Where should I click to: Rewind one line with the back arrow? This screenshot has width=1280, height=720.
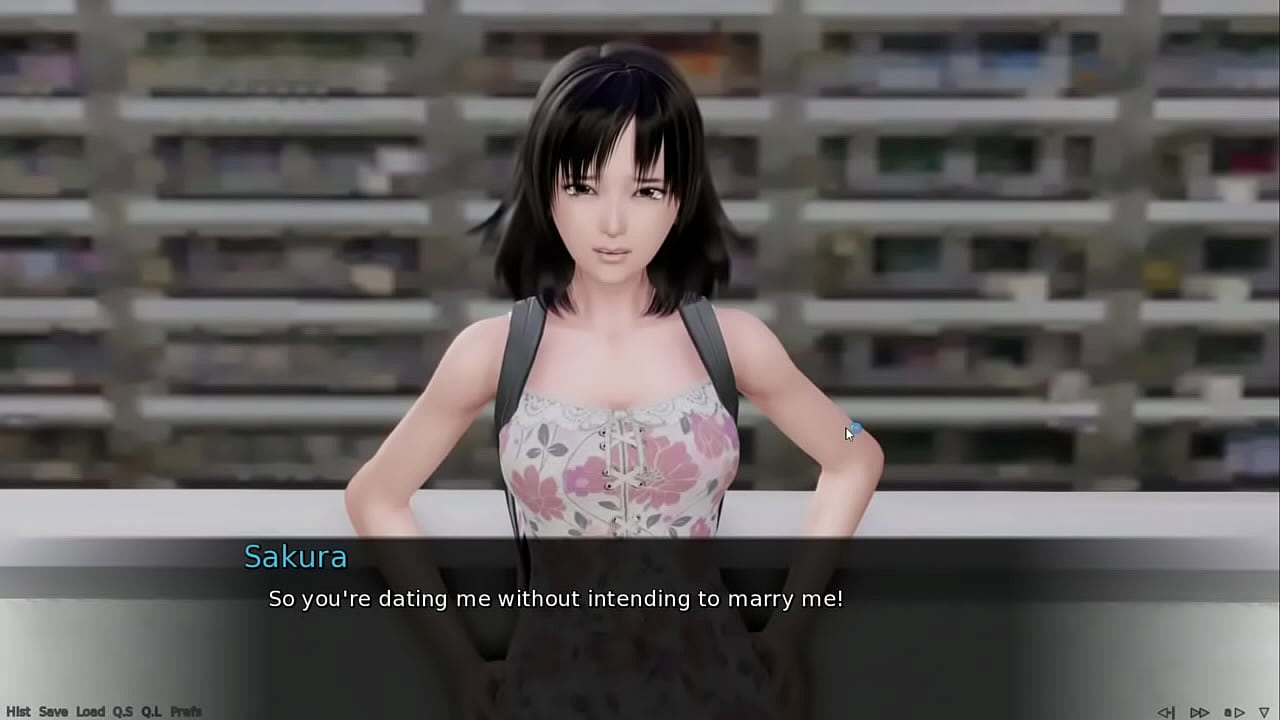[x=1167, y=712]
